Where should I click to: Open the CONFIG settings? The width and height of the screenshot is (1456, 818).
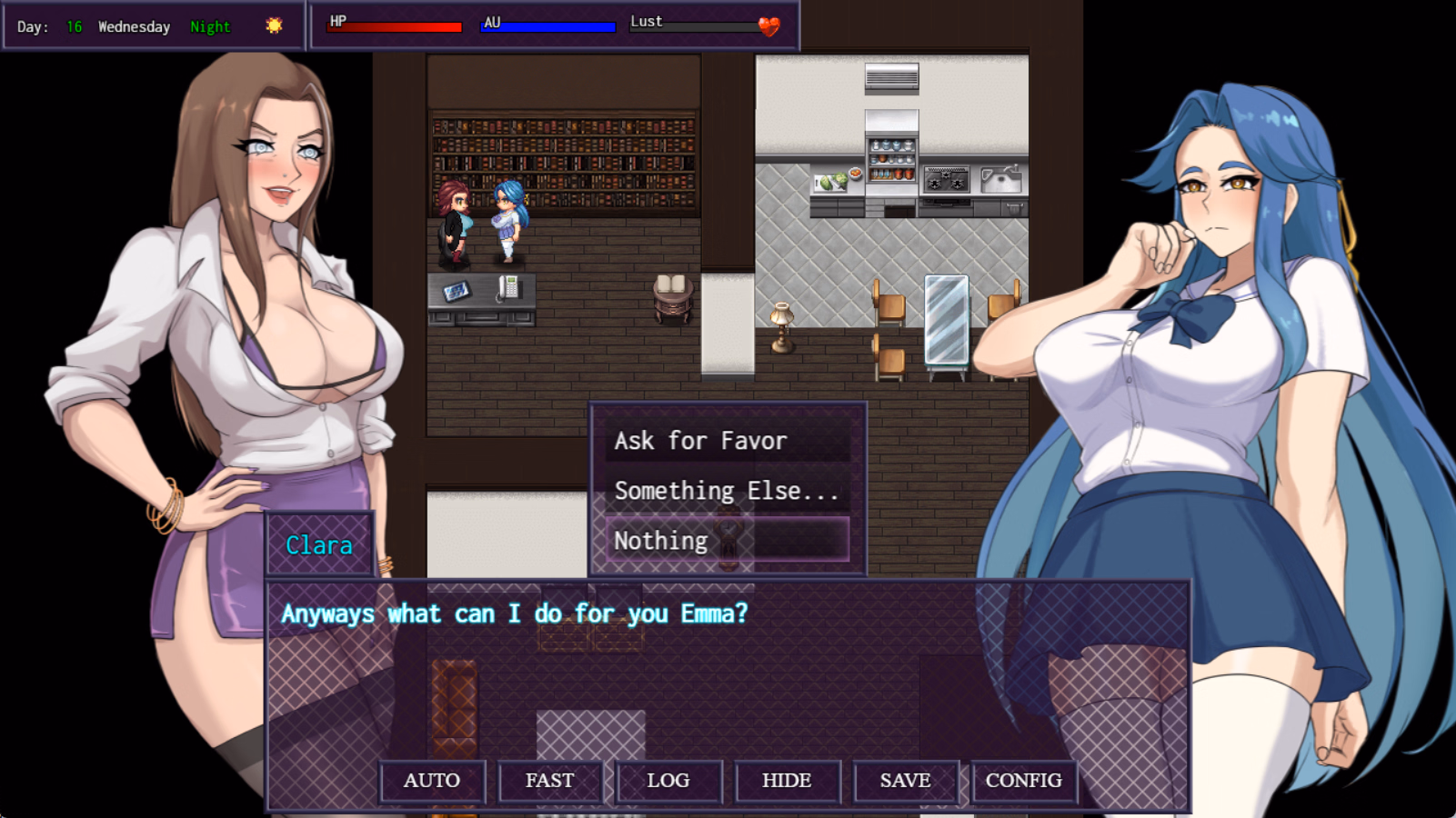(1025, 780)
